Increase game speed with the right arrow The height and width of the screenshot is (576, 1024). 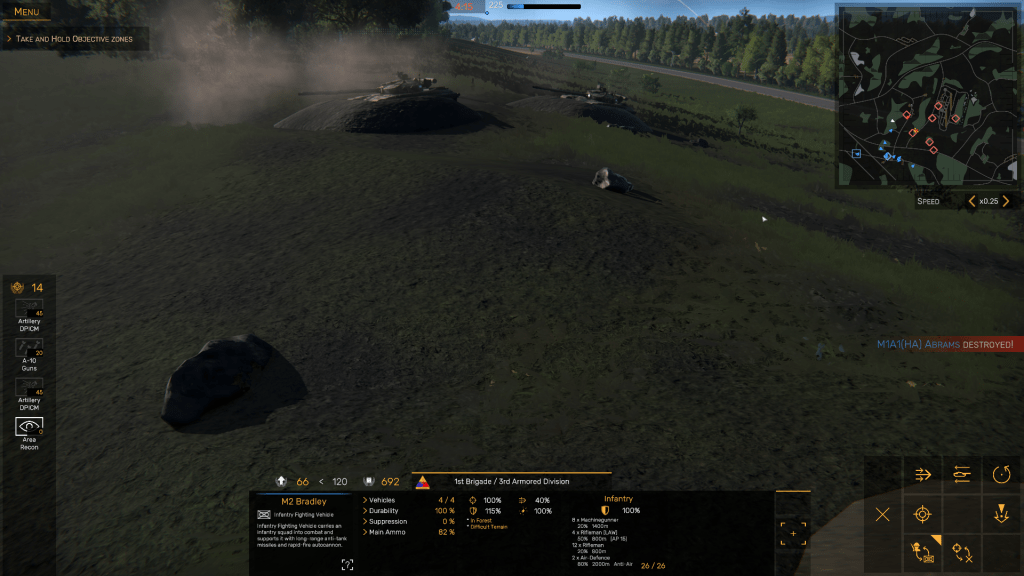pyautogui.click(x=1006, y=201)
